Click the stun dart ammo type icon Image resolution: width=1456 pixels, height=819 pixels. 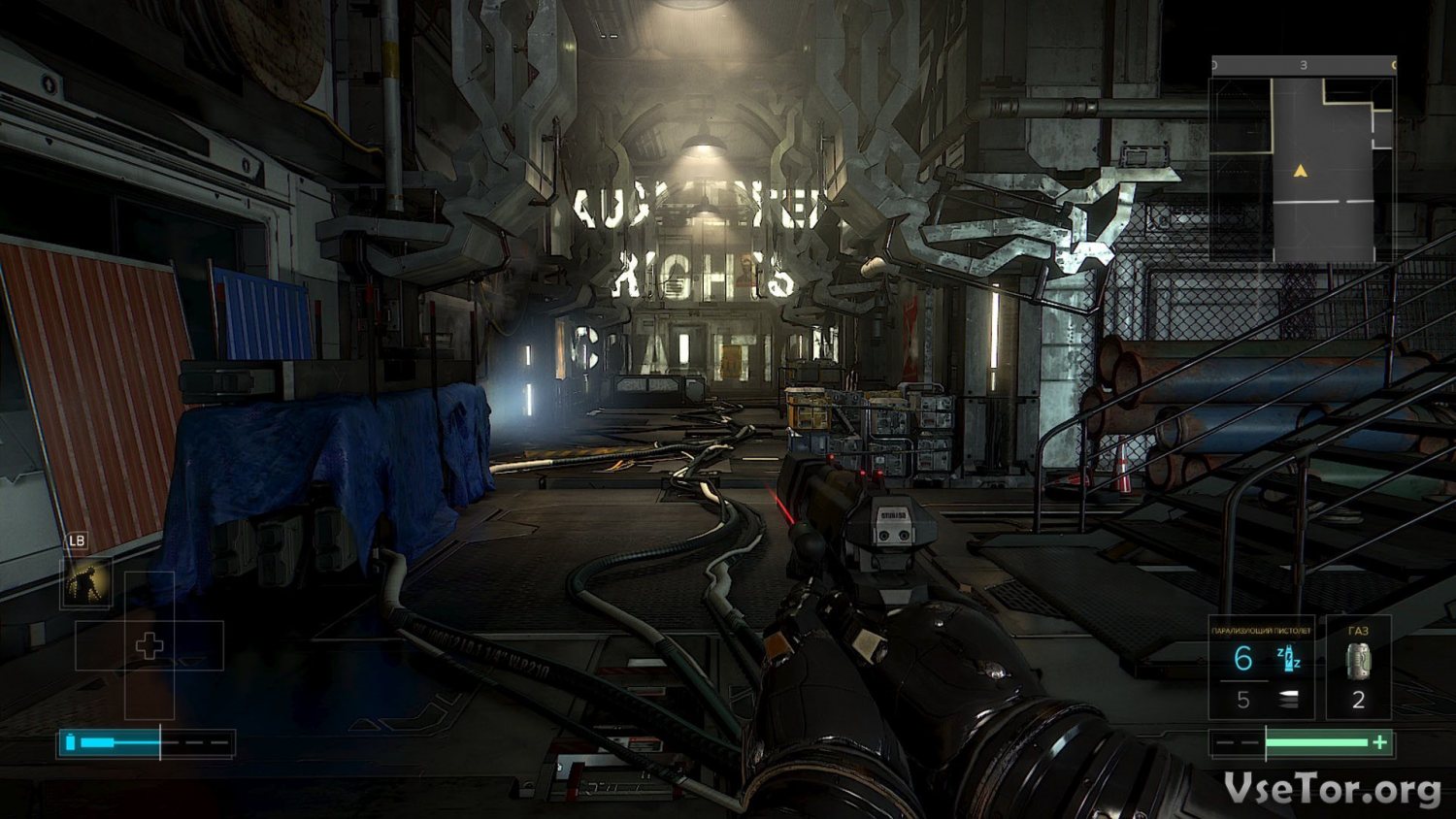pyautogui.click(x=1289, y=659)
